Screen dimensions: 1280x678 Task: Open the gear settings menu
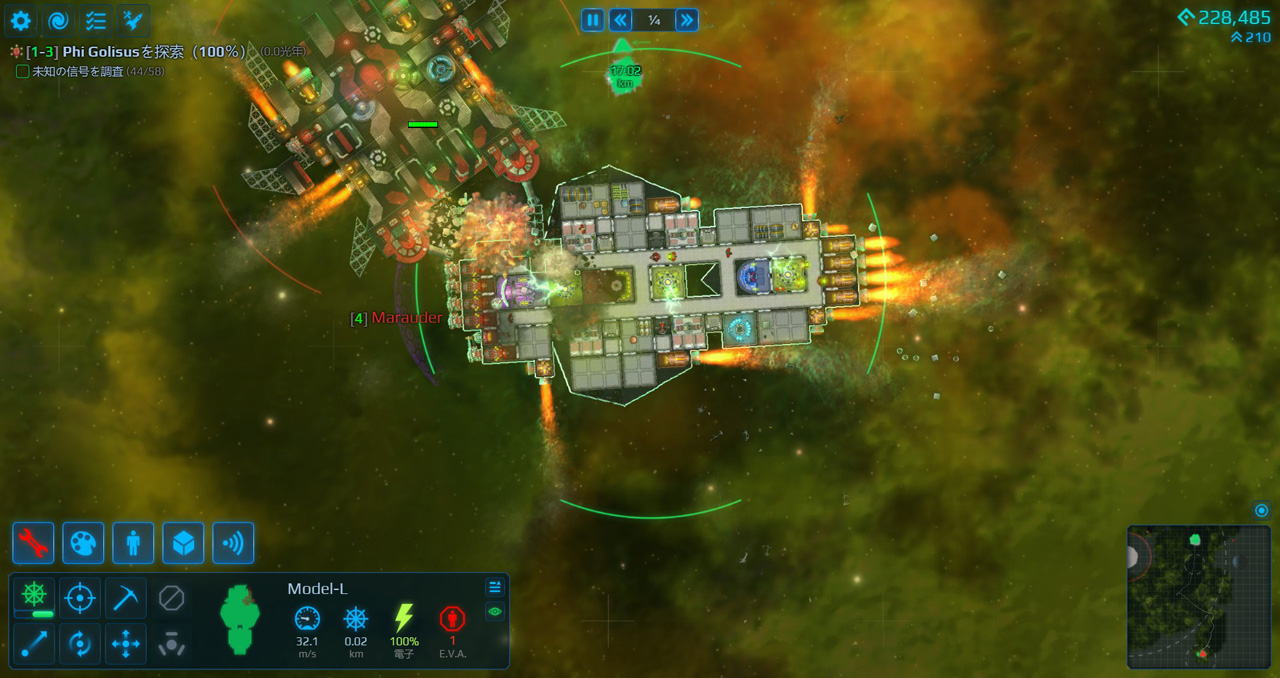pos(20,20)
